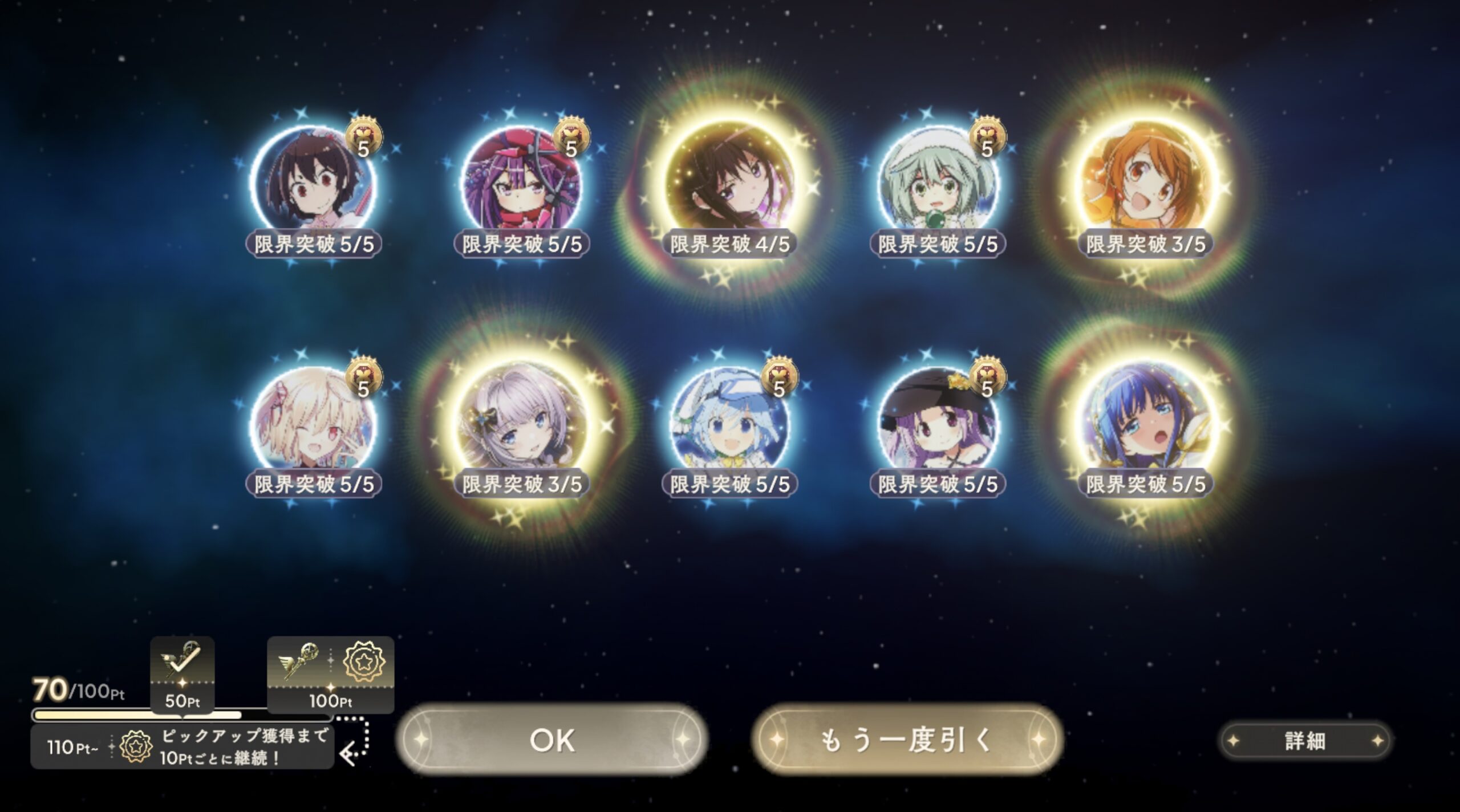Viewport: 1460px width, 812px height.
Task: Confirm results with the OK button
Action: click(x=552, y=740)
